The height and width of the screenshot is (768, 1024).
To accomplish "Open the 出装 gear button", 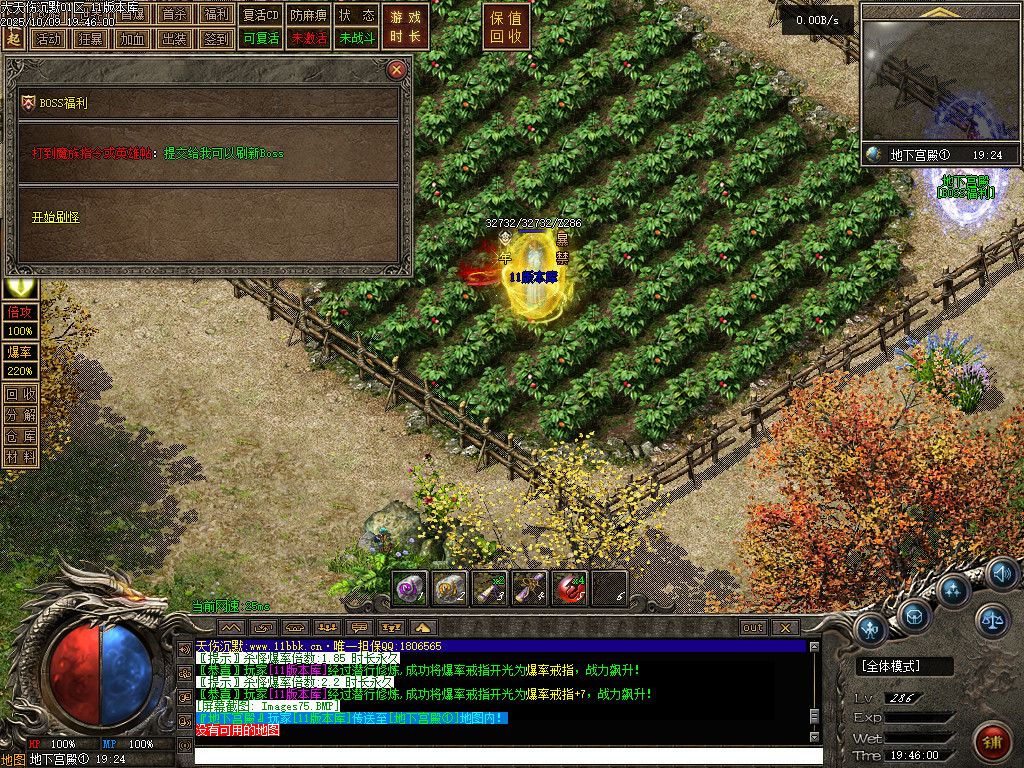I will point(173,39).
